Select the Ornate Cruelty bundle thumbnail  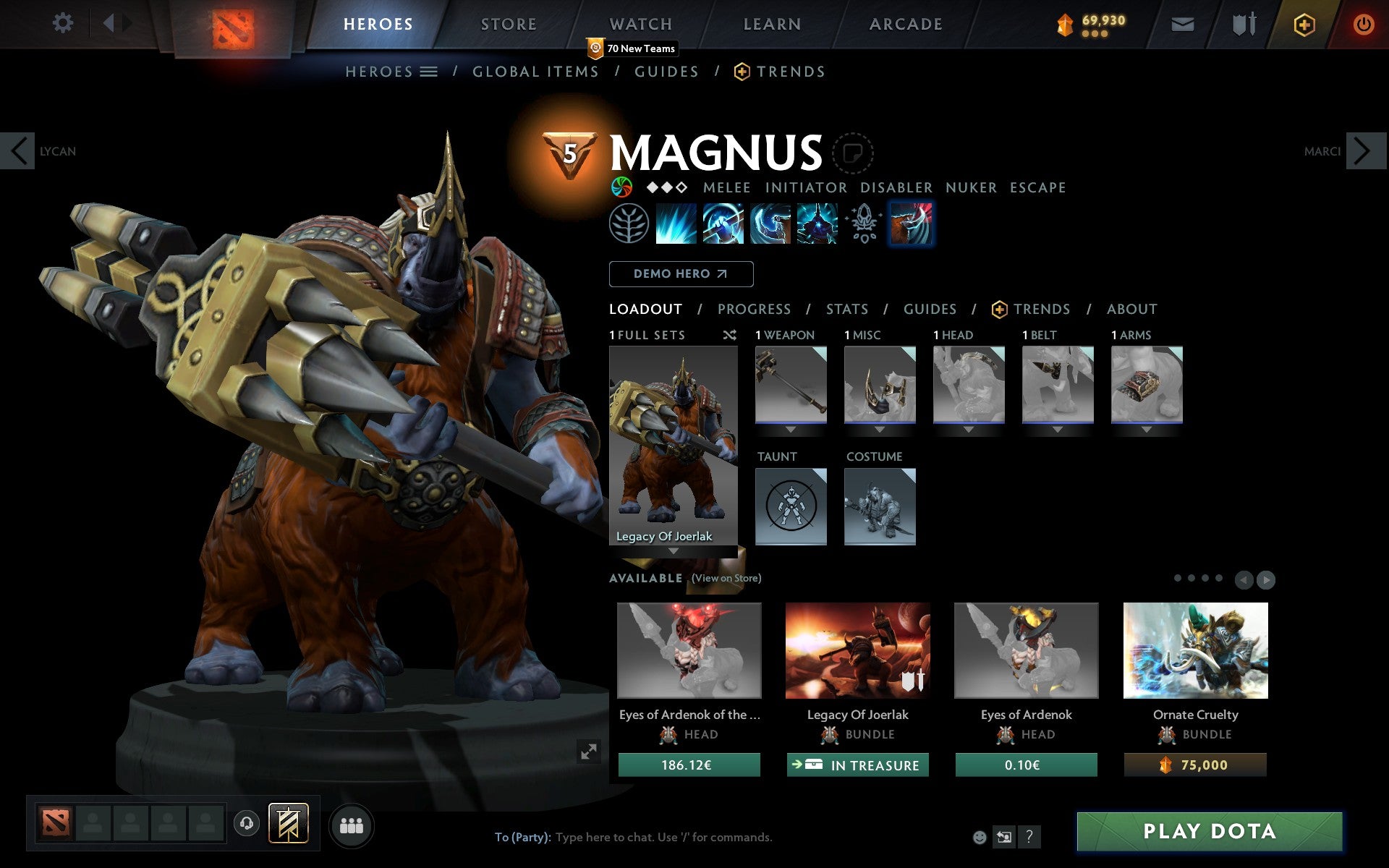tap(1195, 650)
